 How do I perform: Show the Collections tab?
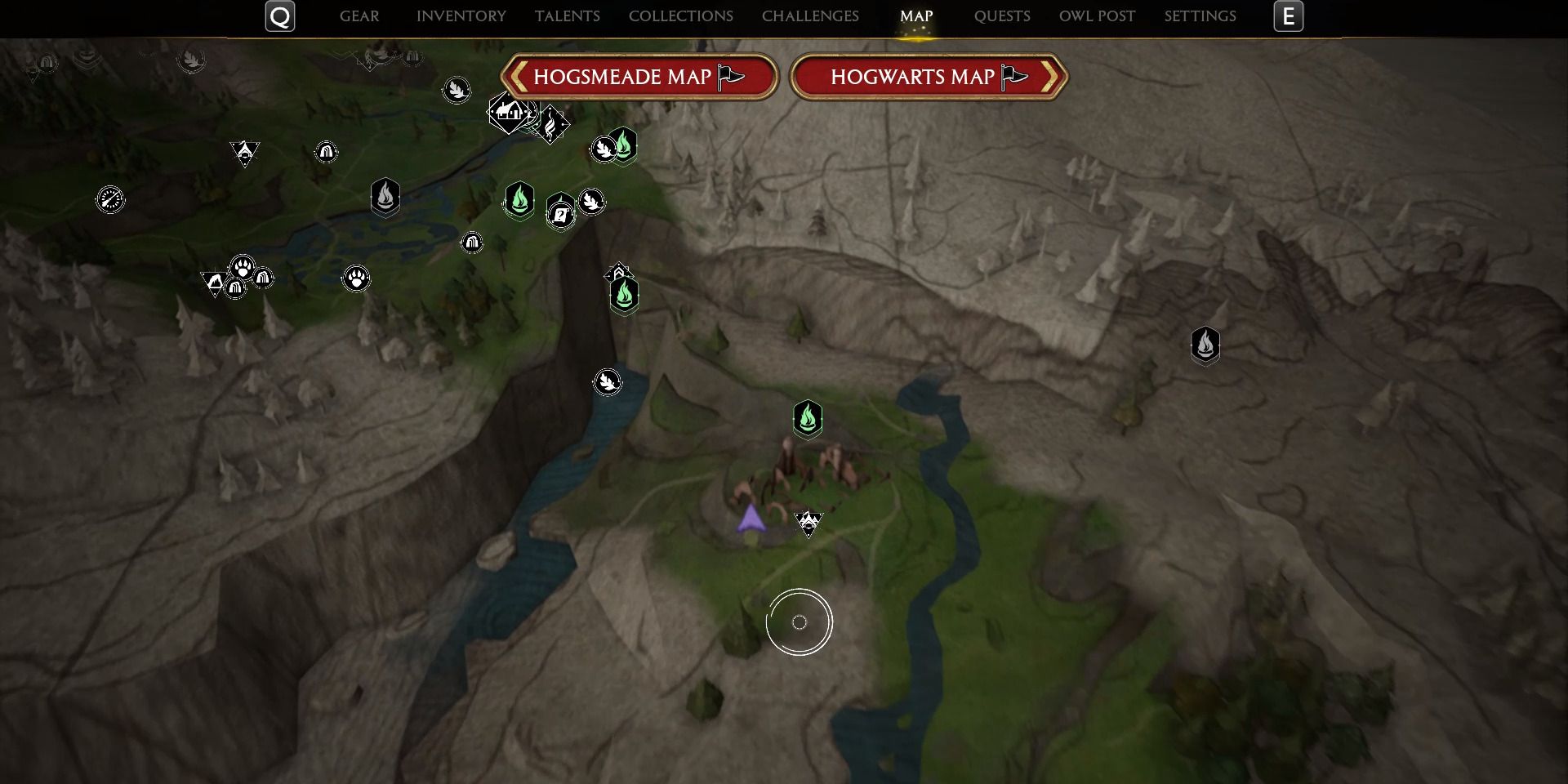[680, 16]
